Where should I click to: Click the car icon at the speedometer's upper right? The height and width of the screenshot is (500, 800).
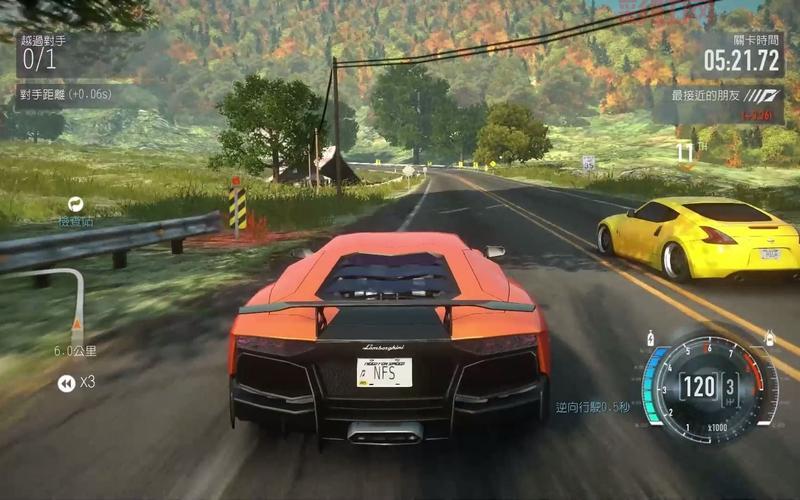[769, 338]
